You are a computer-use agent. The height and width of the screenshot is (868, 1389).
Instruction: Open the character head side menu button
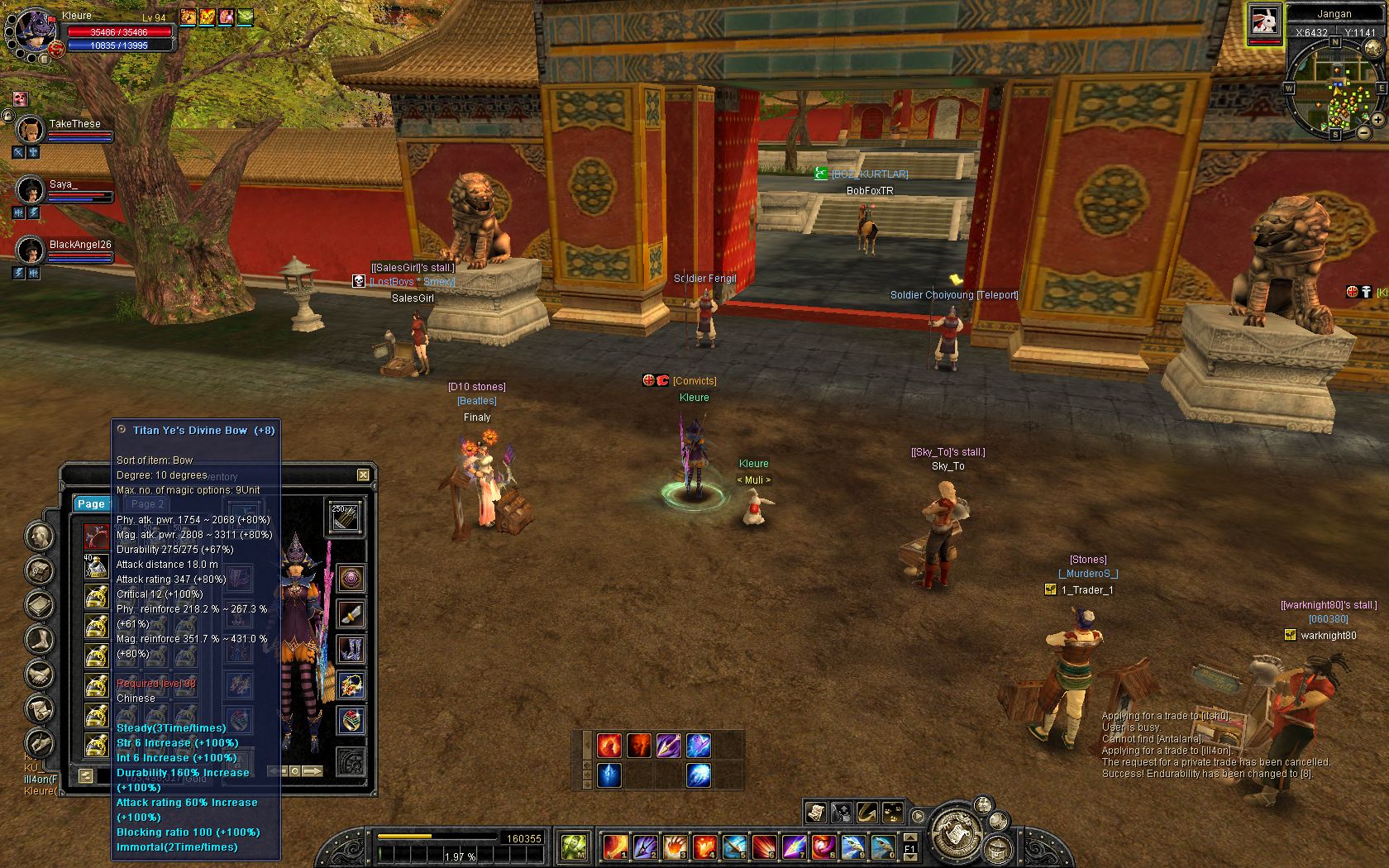pyautogui.click(x=40, y=537)
